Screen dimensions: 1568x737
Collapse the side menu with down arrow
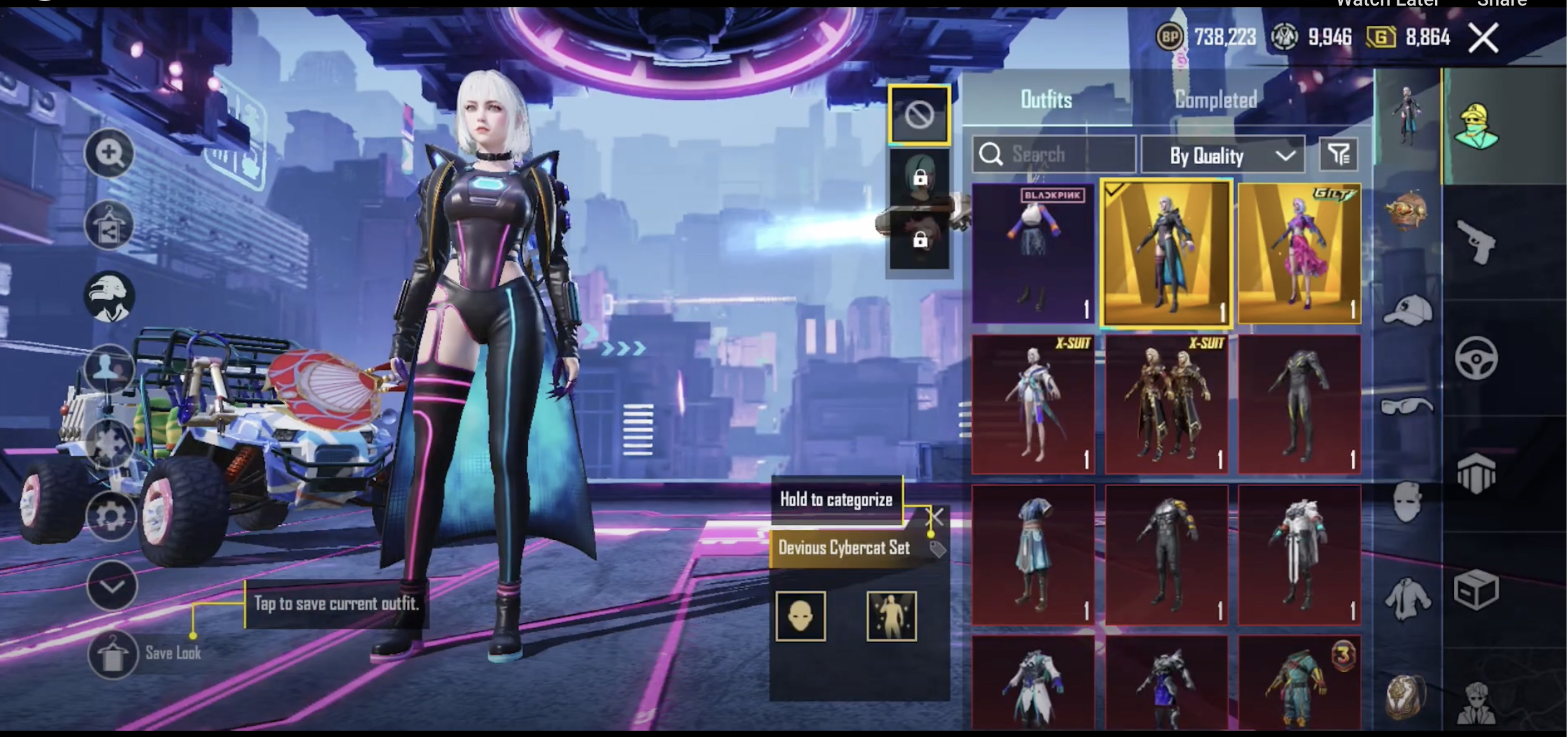[112, 585]
